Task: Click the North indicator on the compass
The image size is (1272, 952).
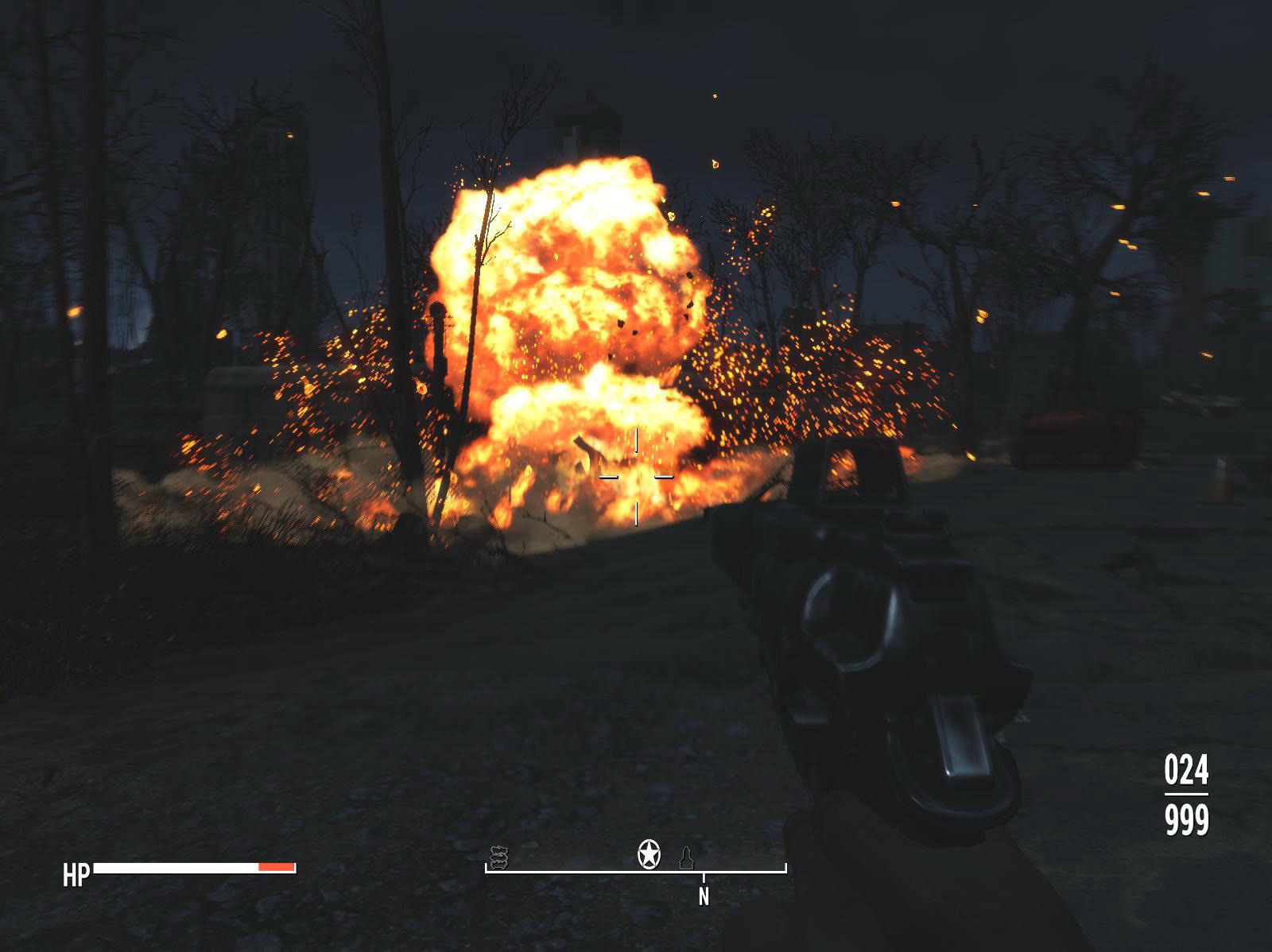Action: click(704, 896)
